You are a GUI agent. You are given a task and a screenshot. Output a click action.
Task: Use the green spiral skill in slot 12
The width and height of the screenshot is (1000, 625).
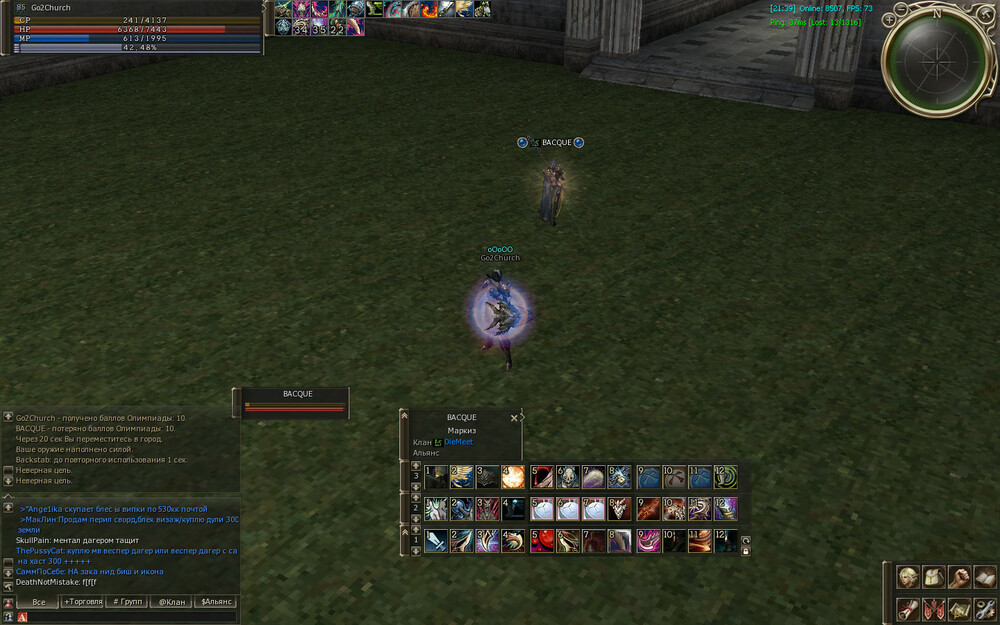[x=726, y=477]
